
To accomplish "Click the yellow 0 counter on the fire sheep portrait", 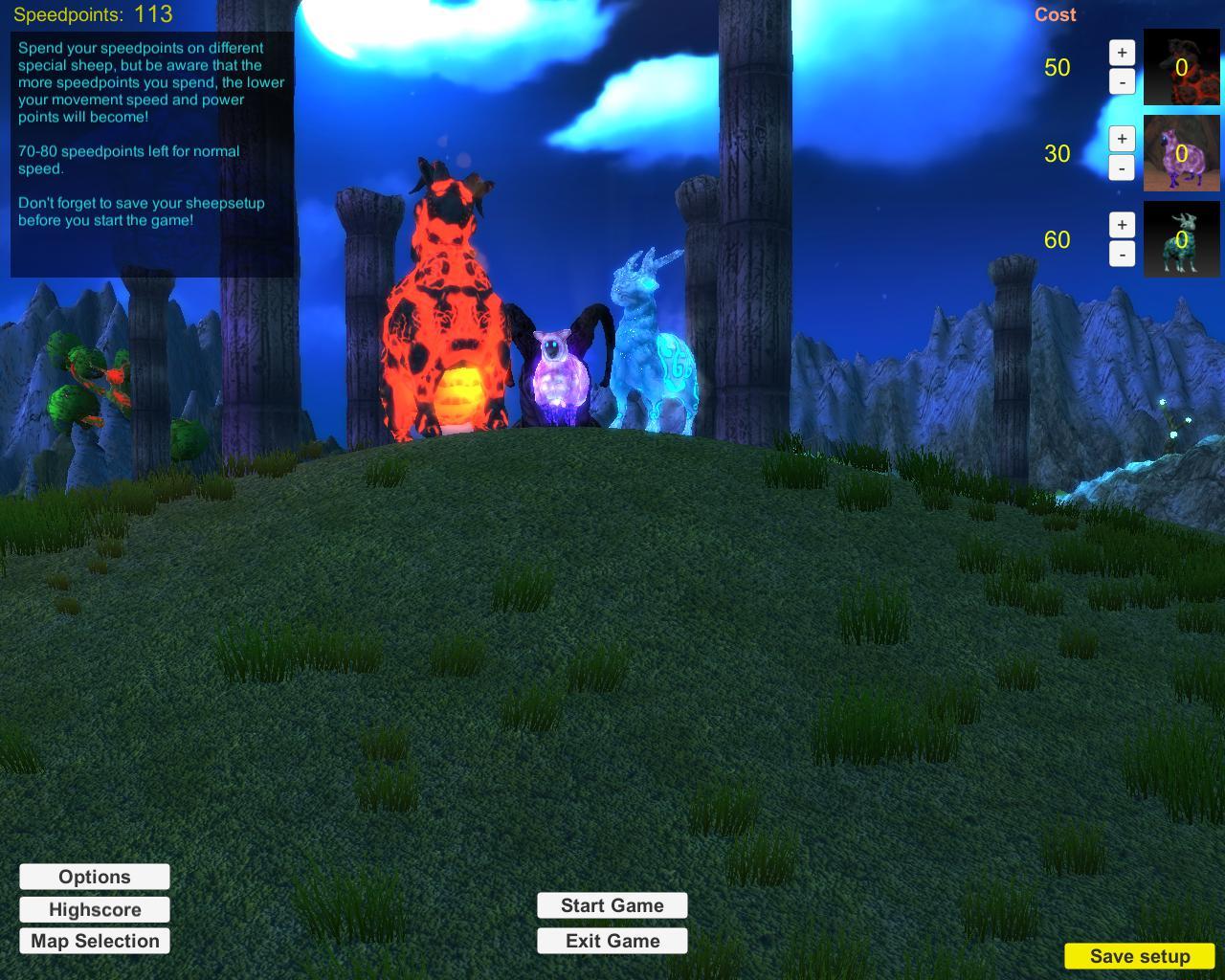I will point(1180,69).
